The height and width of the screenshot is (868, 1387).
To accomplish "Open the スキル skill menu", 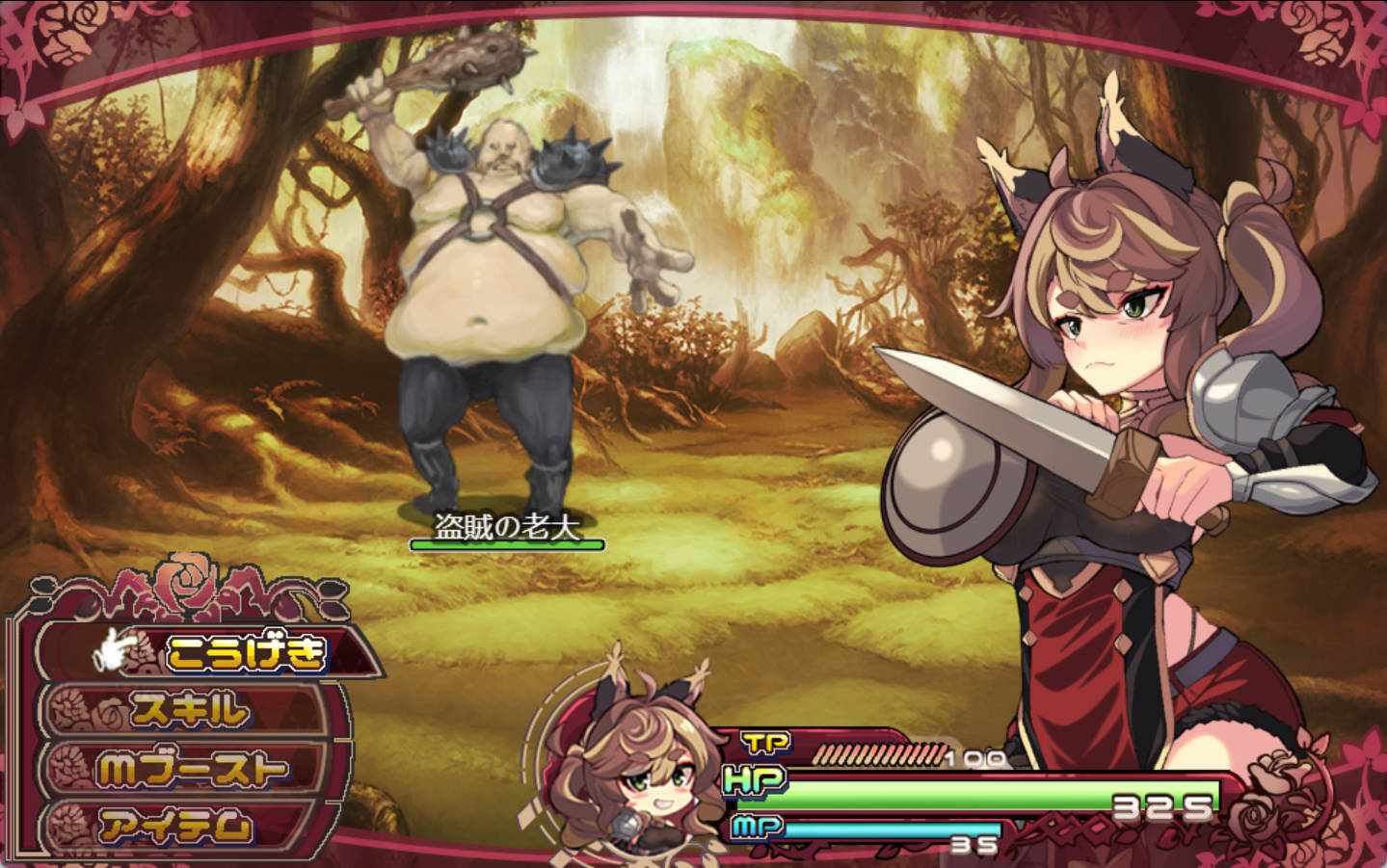I will pos(190,711).
